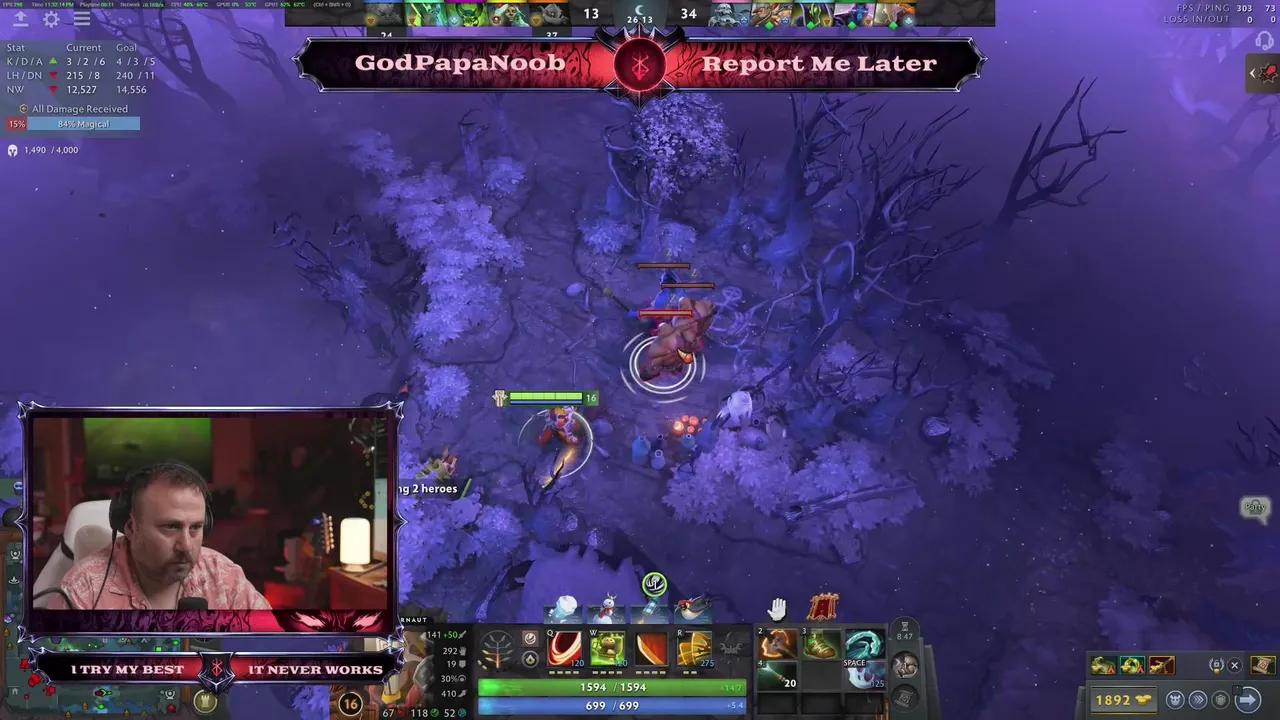Cast the R ultimate ability
Image resolution: width=1280 pixels, height=720 pixels.
692,650
